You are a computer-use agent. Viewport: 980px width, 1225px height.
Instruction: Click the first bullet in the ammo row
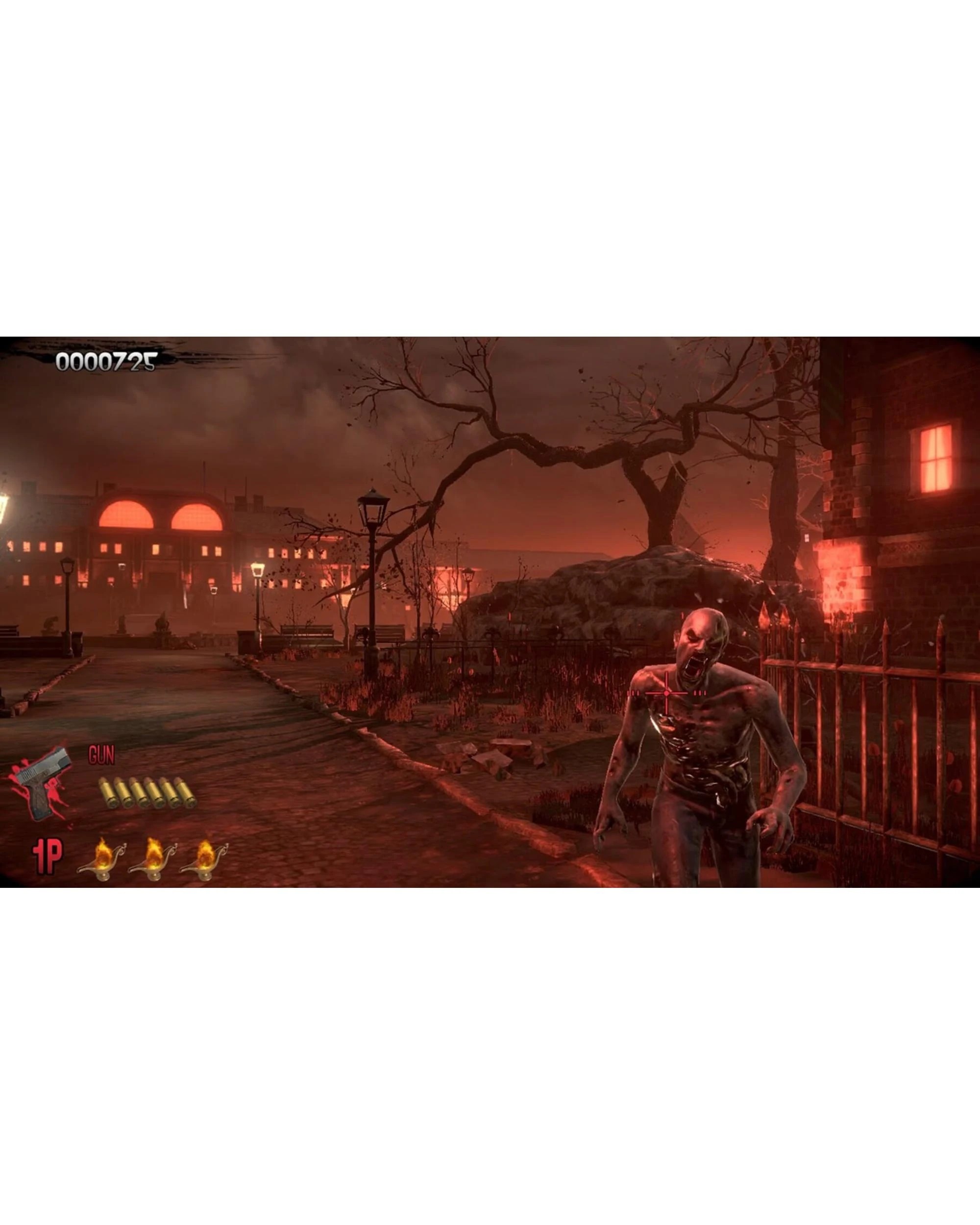click(108, 792)
